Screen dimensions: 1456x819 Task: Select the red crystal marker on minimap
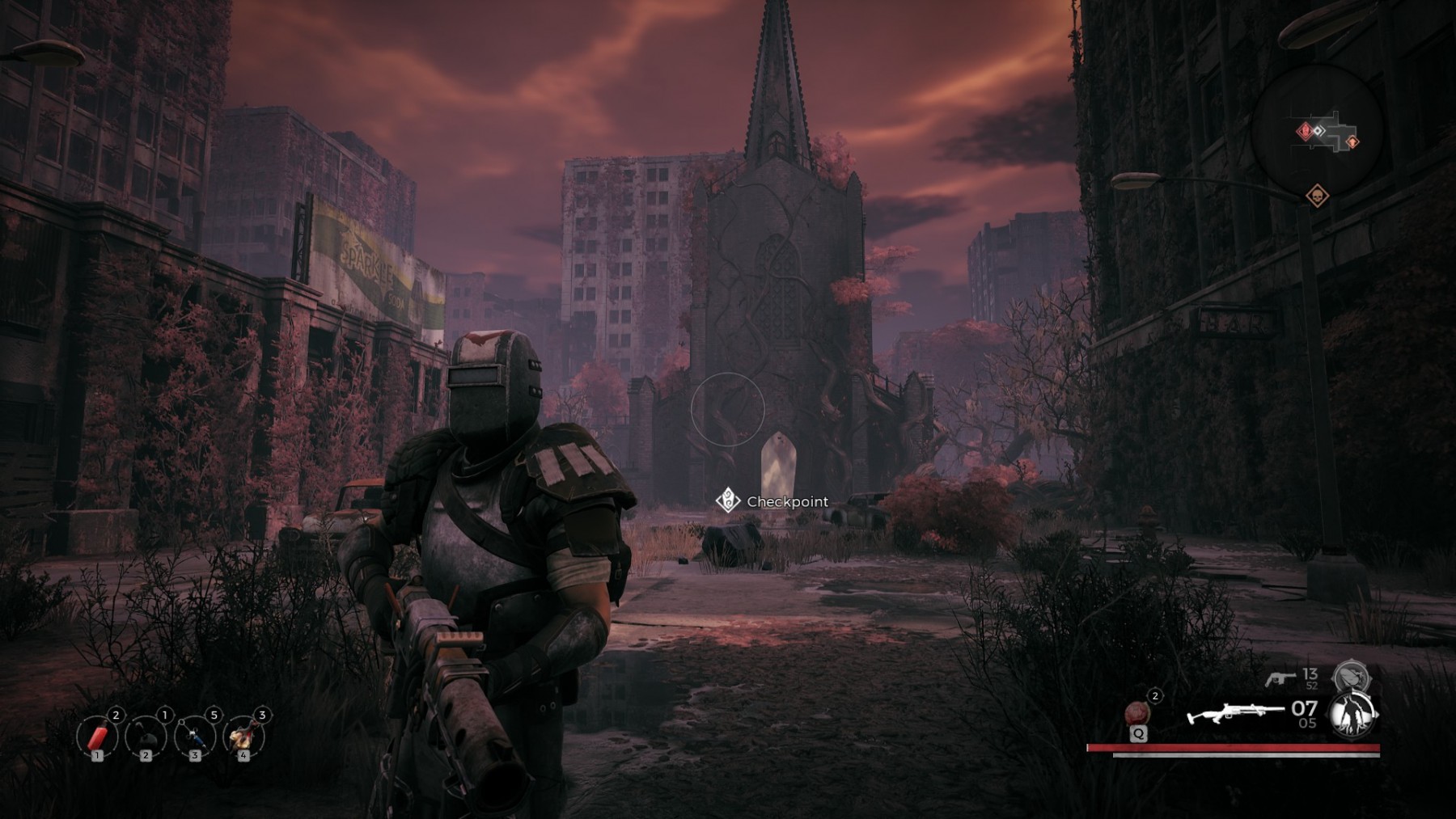1303,131
